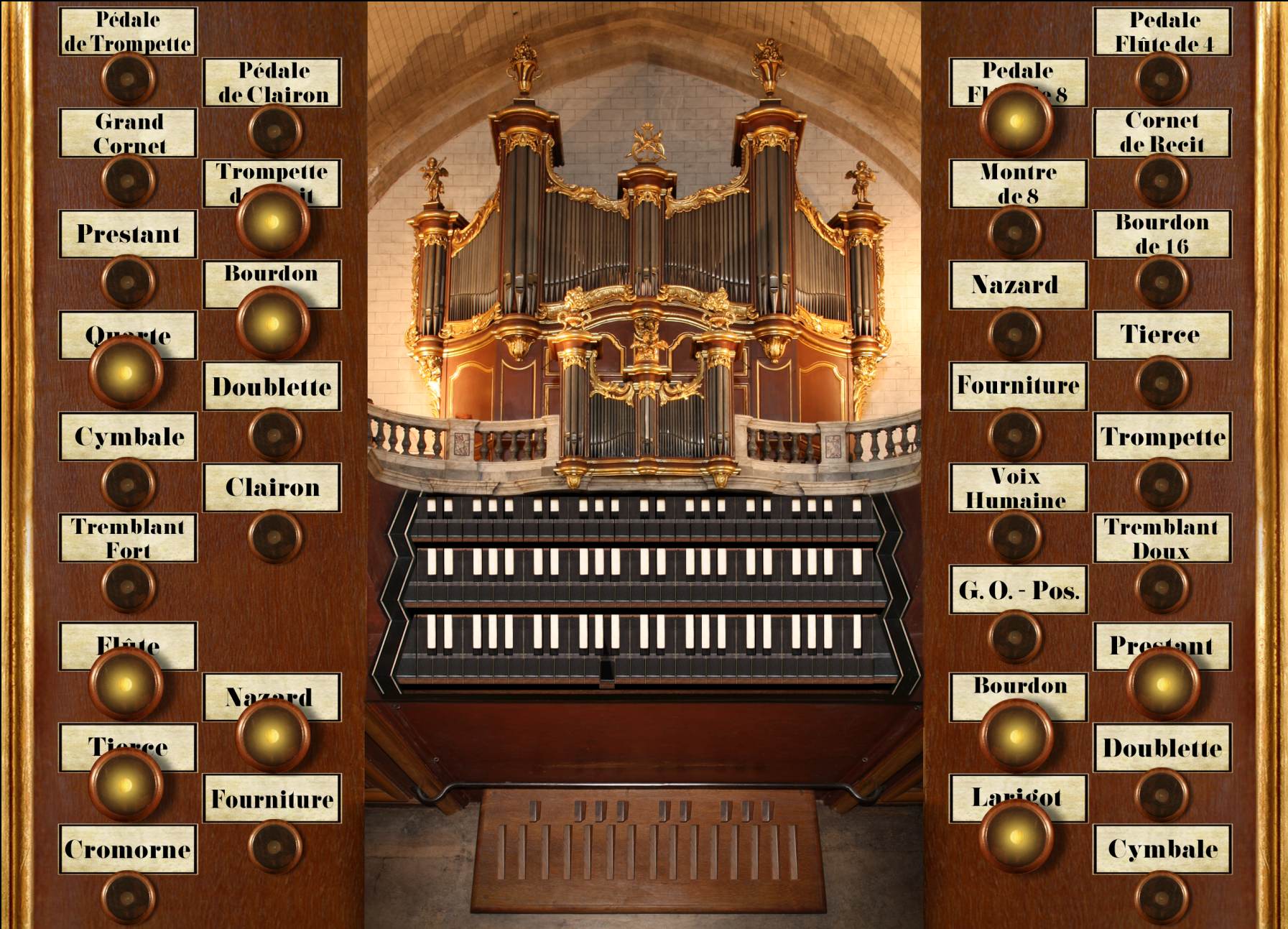Enable the Voix Humaine stop
The height and width of the screenshot is (929, 1288).
point(1015,536)
